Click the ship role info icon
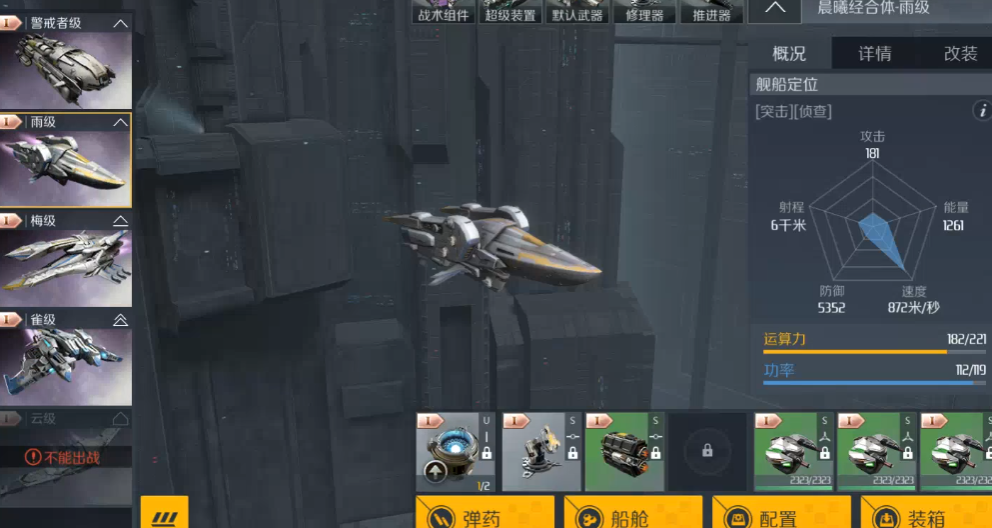Screen dimensions: 992x528 [x=981, y=111]
